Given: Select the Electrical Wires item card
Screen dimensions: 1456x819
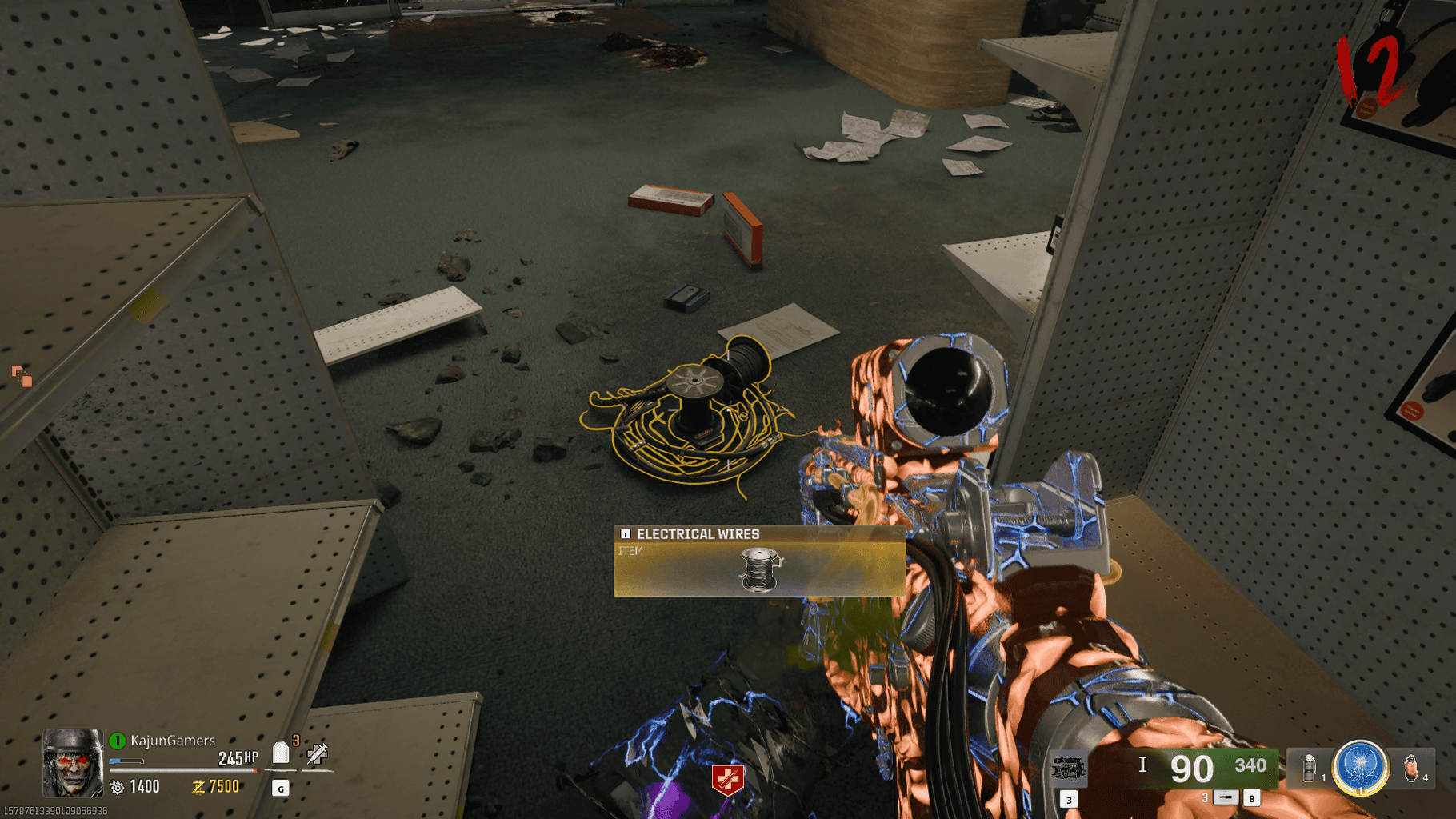Looking at the screenshot, I should (x=759, y=561).
